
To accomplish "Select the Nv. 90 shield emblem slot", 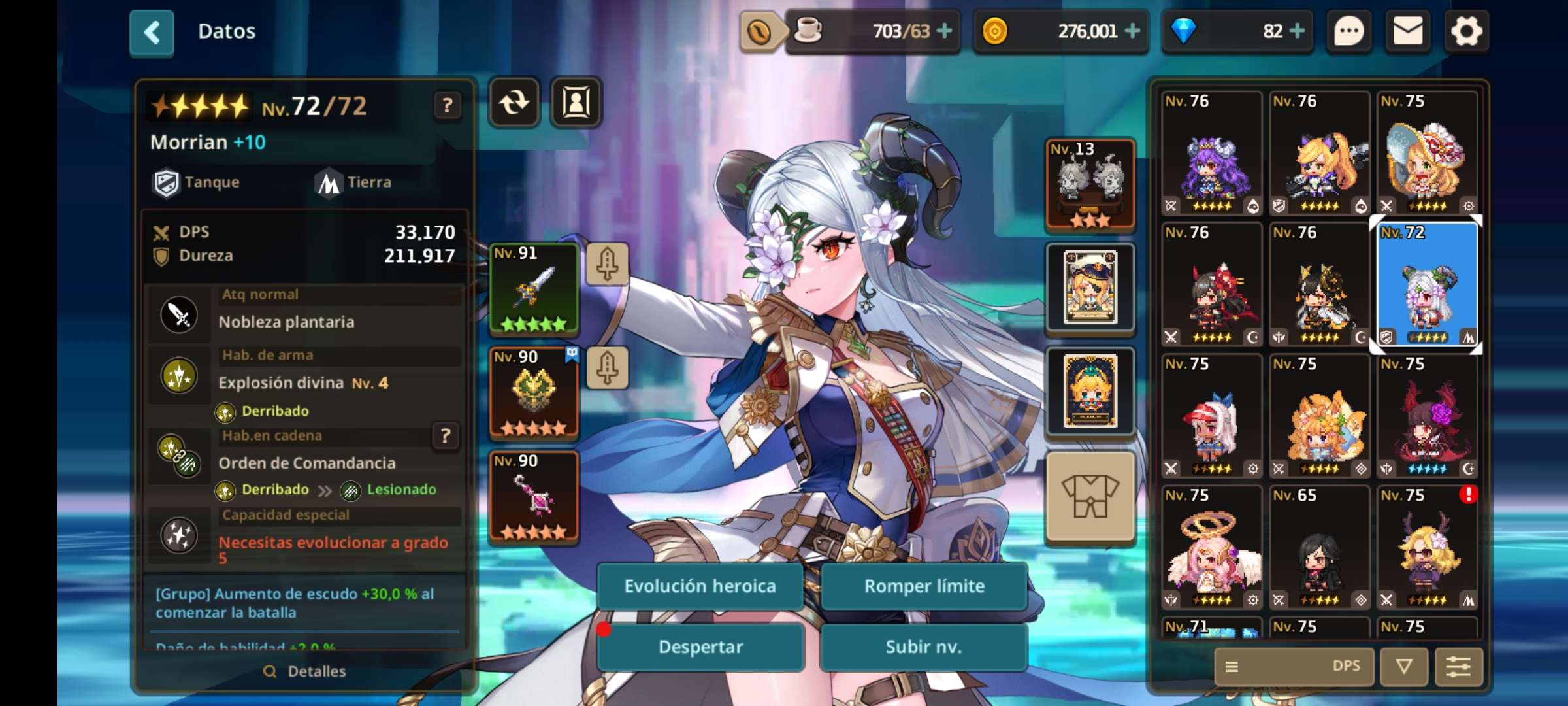I will point(534,392).
